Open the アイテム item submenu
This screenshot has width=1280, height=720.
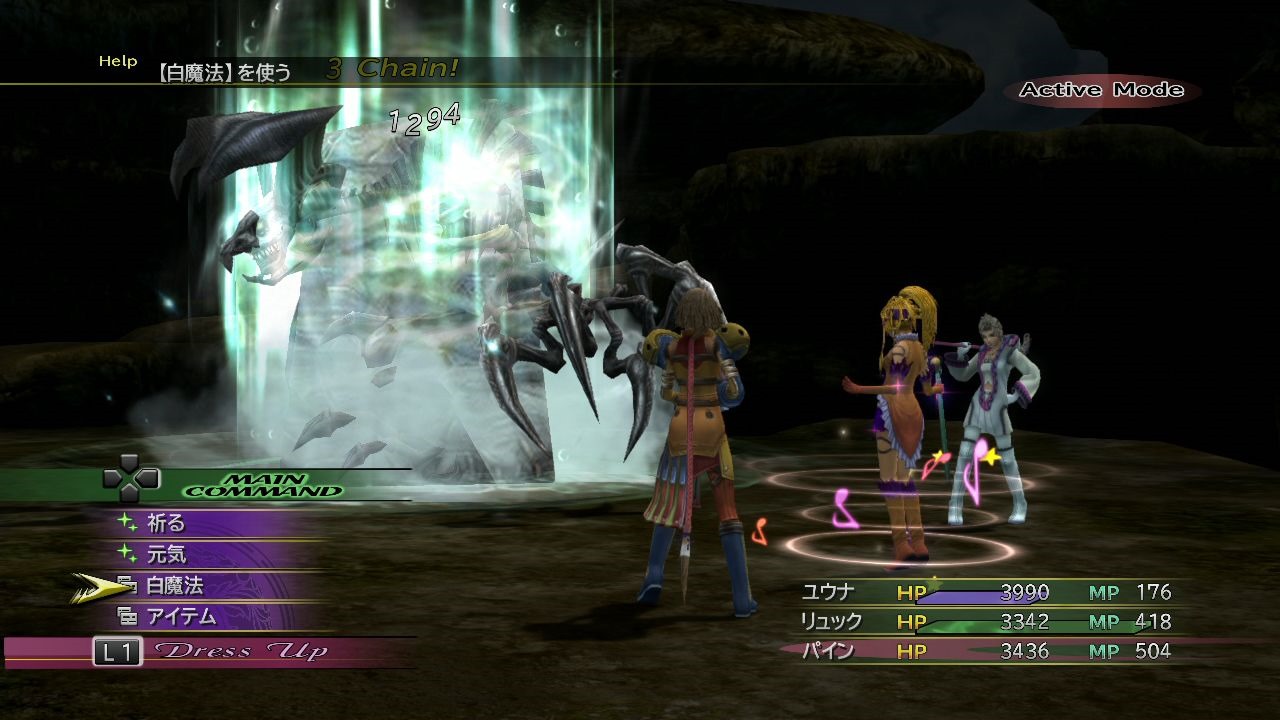click(181, 617)
